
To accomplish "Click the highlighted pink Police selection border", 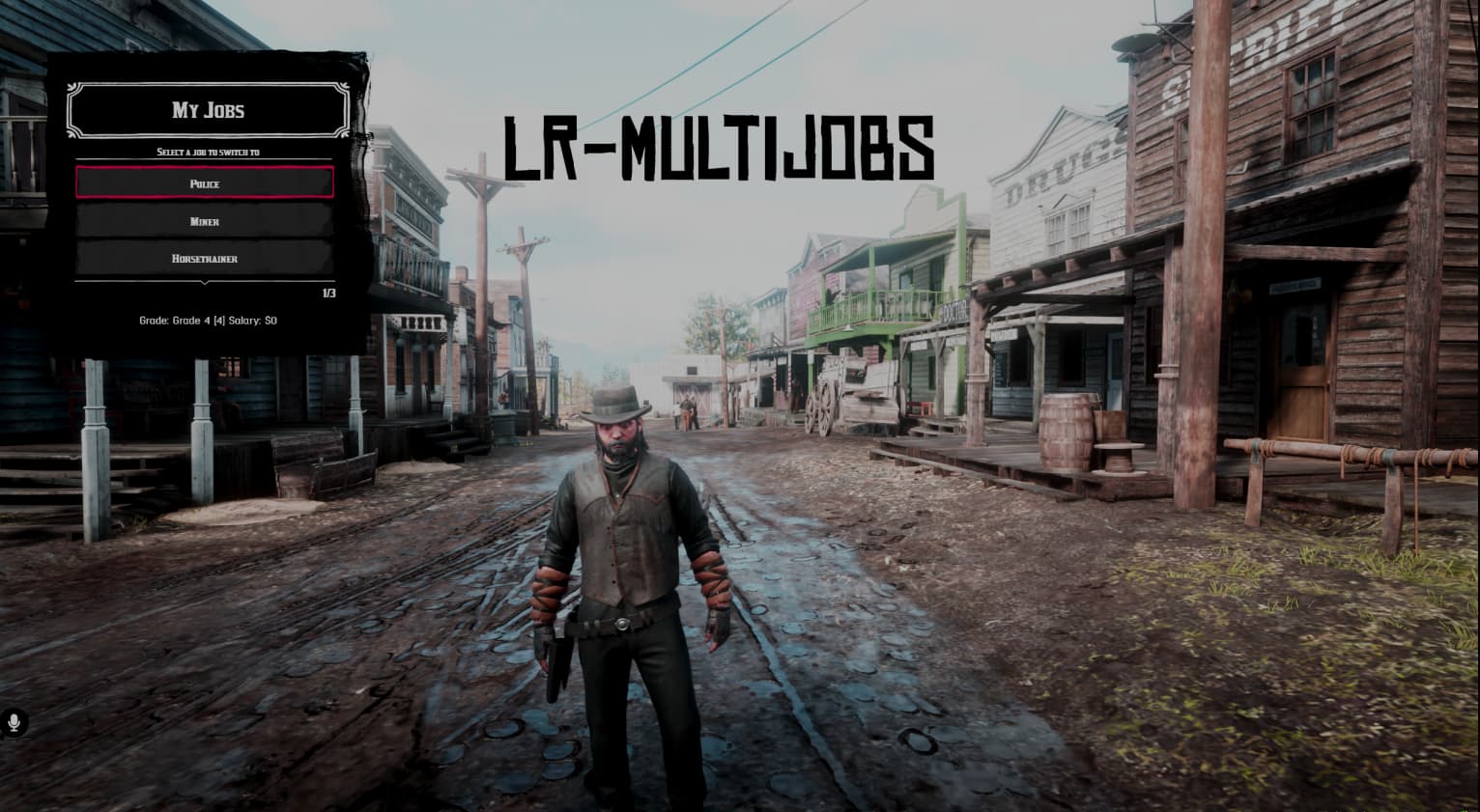I will click(x=205, y=169).
